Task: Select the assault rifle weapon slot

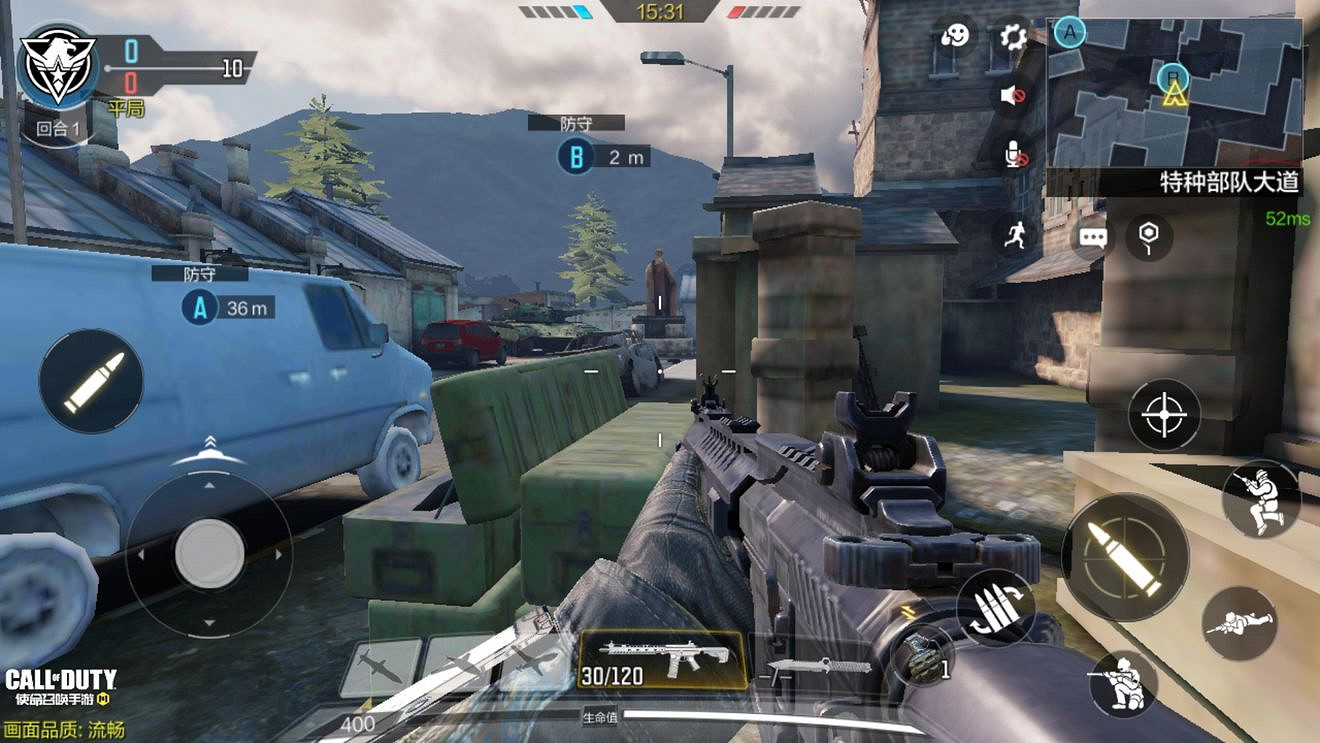Action: point(663,660)
